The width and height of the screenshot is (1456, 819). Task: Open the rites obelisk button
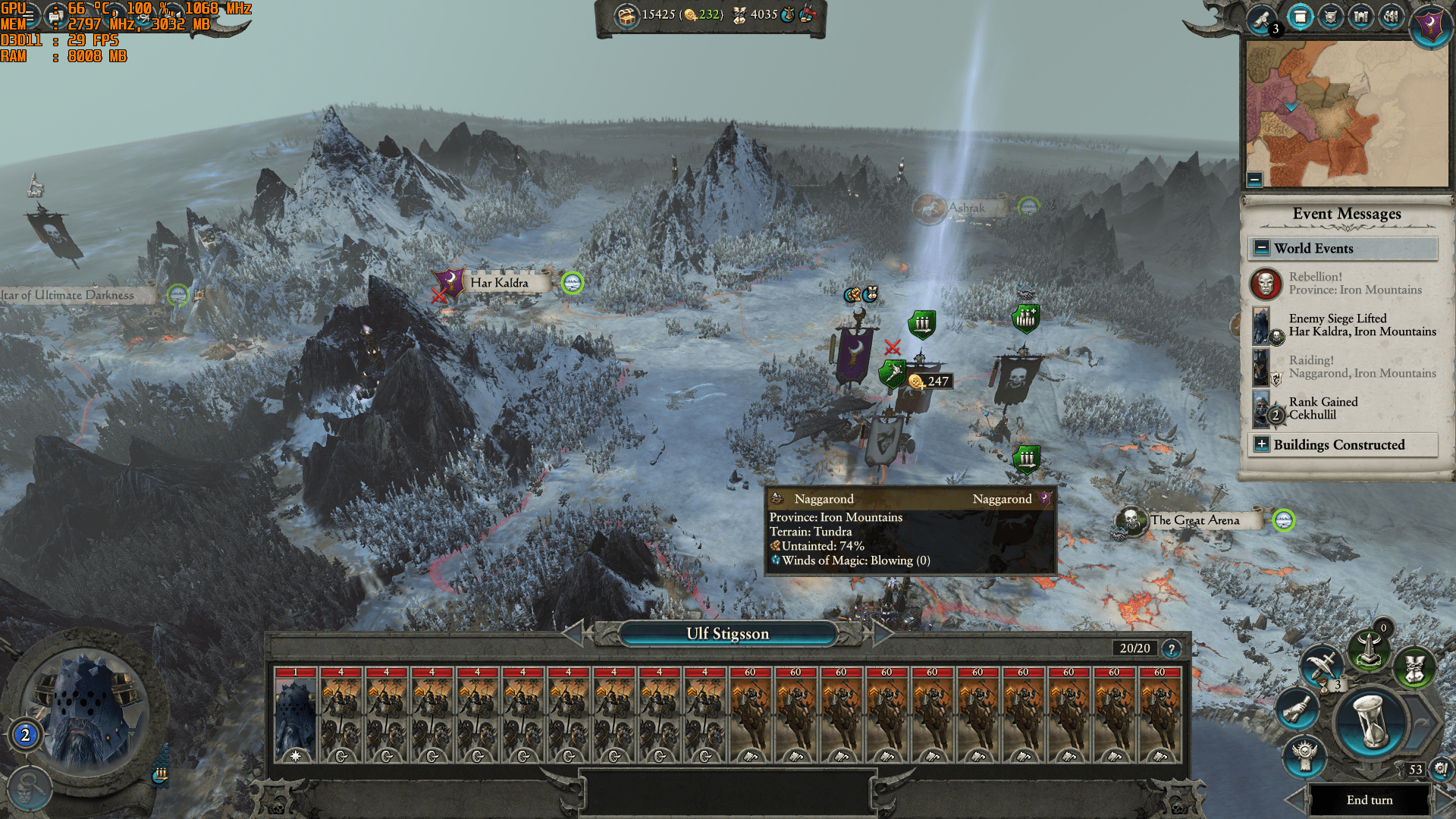[1369, 650]
